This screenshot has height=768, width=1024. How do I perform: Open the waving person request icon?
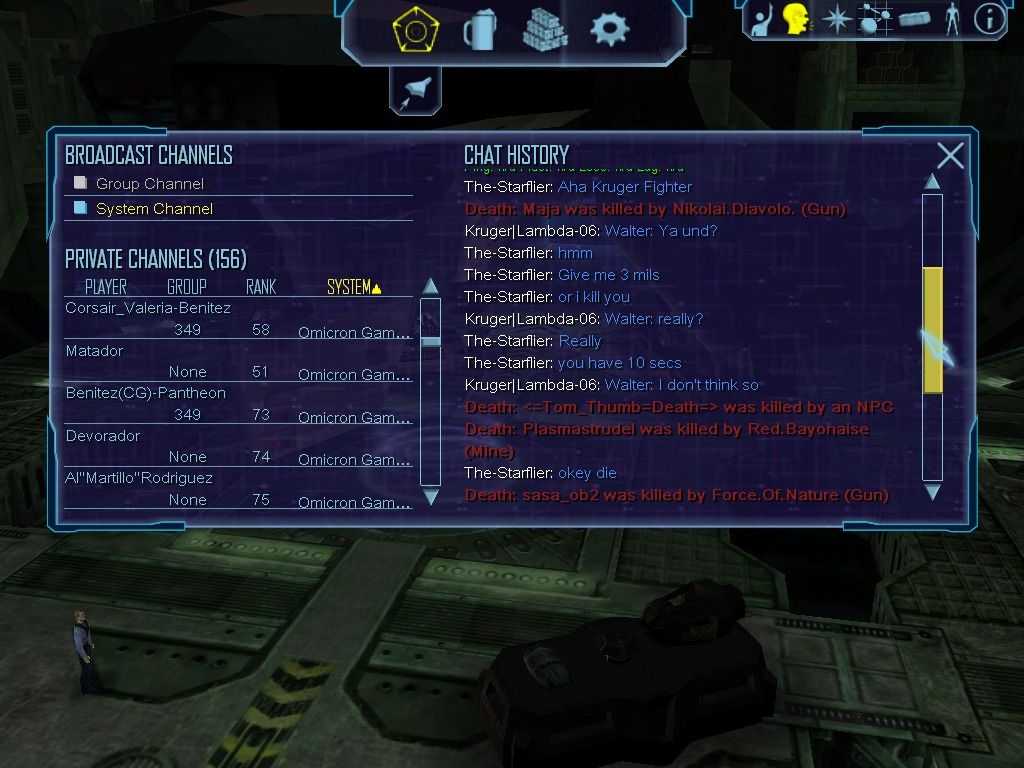click(x=762, y=19)
